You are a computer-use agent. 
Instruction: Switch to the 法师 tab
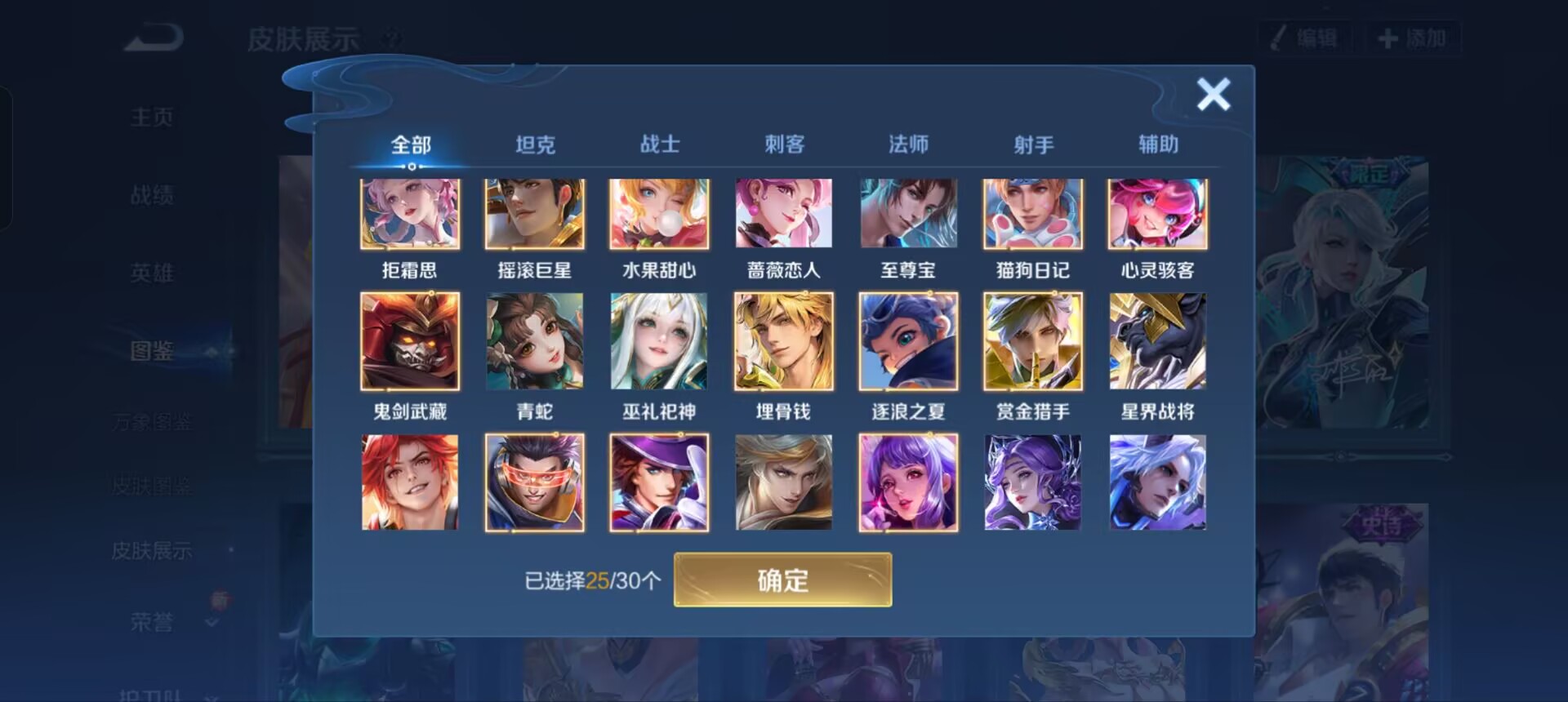pos(908,144)
